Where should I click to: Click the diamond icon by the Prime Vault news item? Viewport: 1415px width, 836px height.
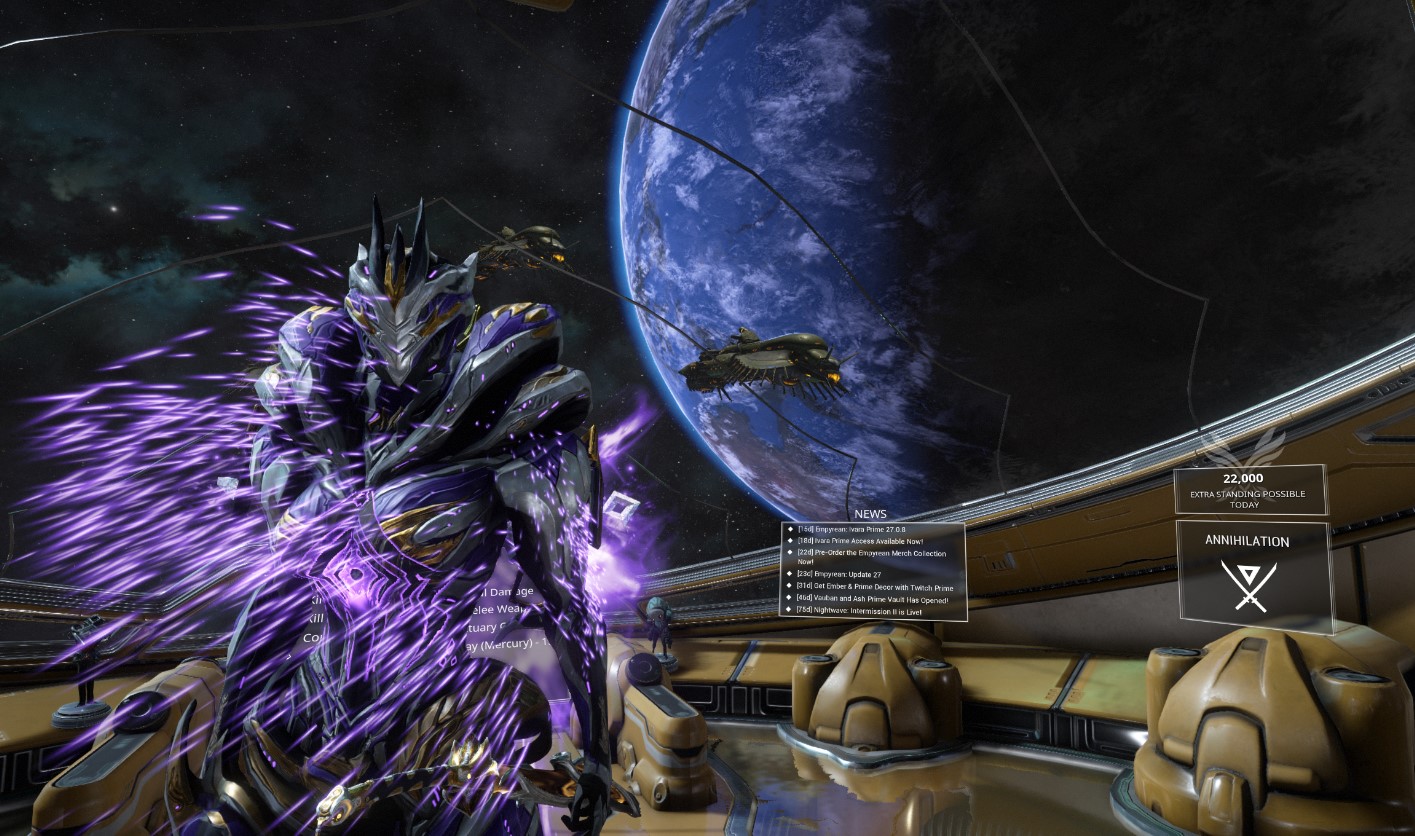[x=790, y=598]
